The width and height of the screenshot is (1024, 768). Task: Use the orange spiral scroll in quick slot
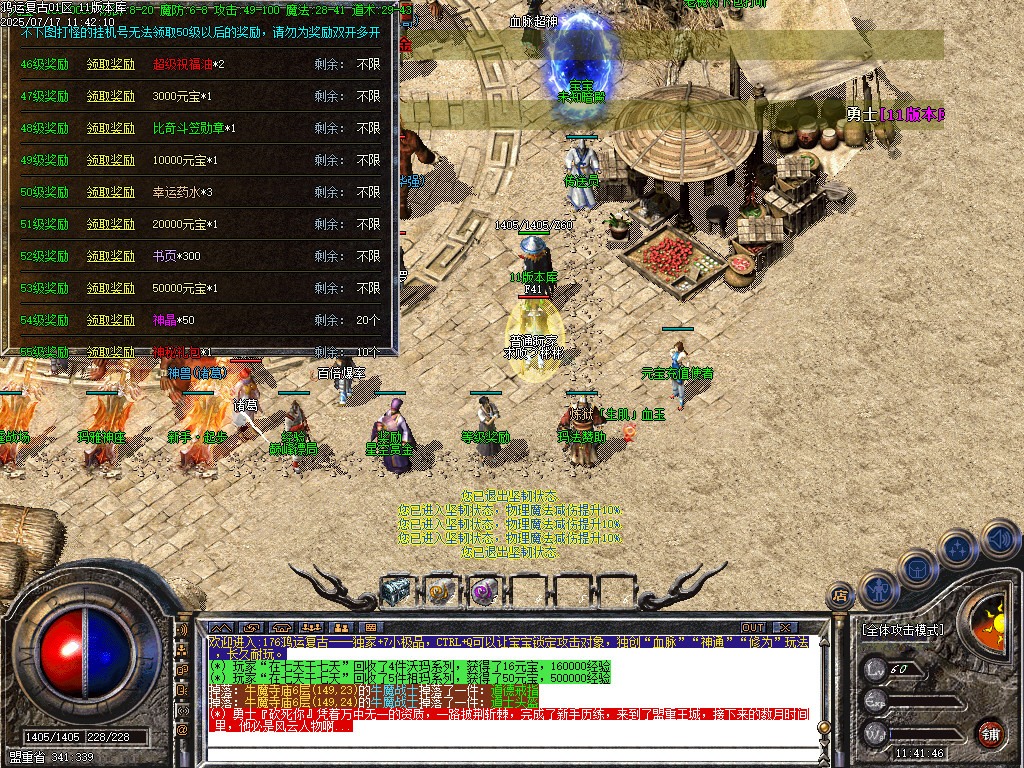tap(440, 591)
